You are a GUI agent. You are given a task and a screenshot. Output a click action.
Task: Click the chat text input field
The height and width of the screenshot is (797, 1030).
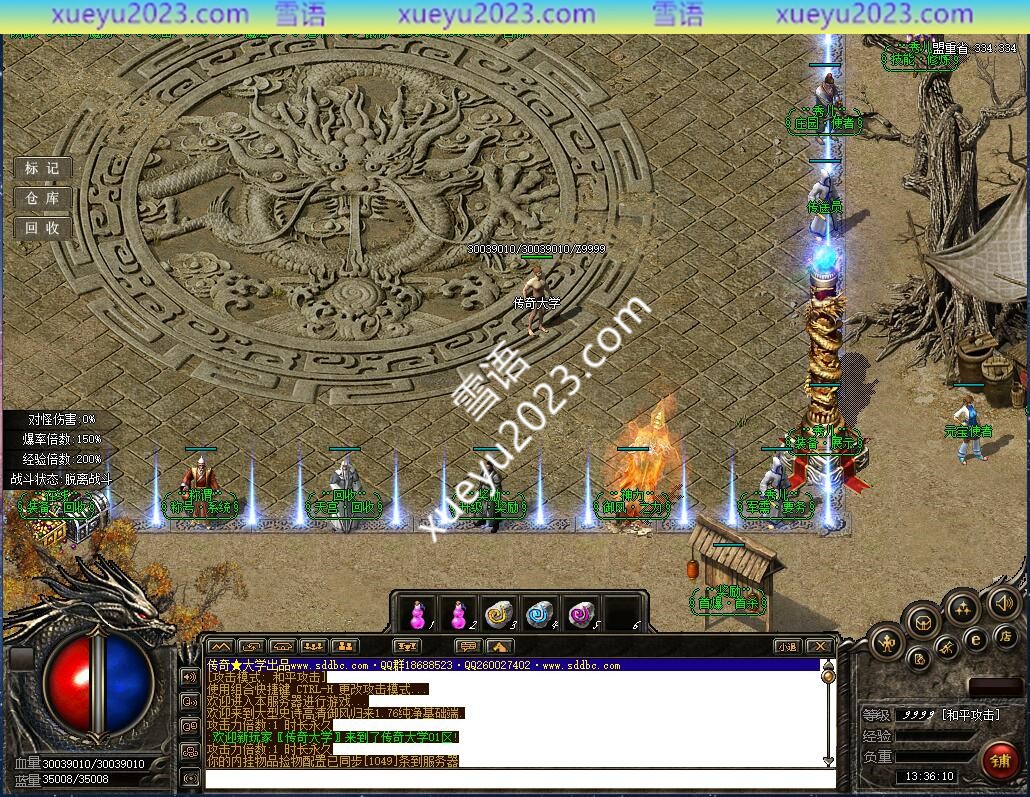520,778
